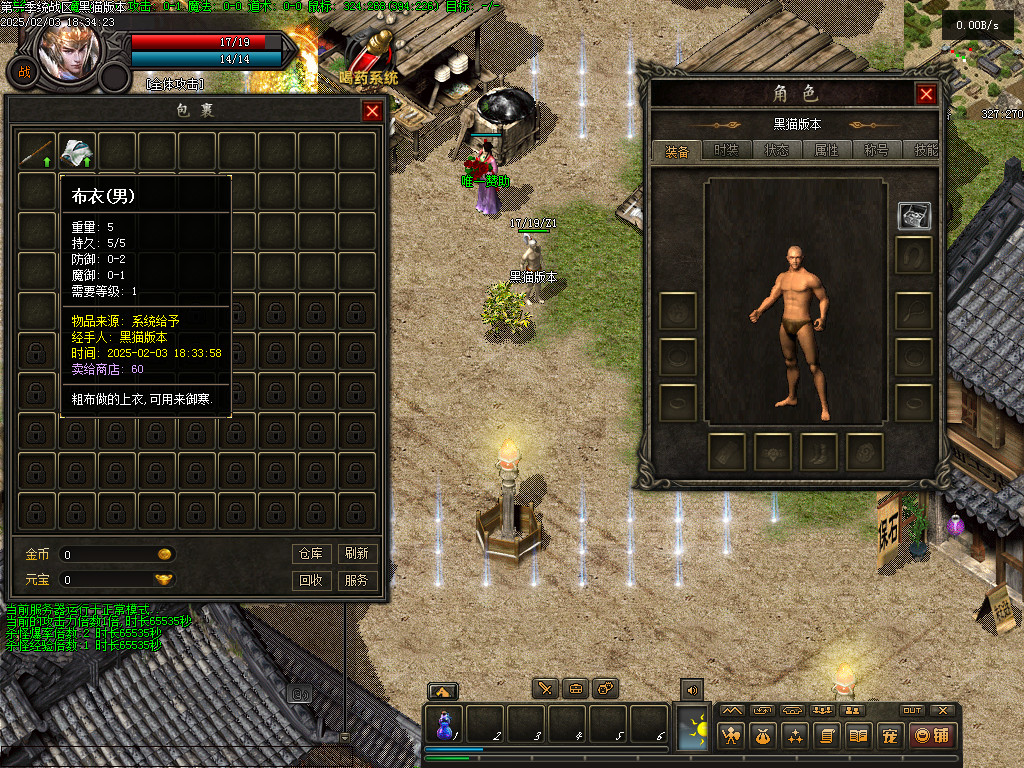
Task: Select the 装备 equipment tab
Action: tap(677, 151)
